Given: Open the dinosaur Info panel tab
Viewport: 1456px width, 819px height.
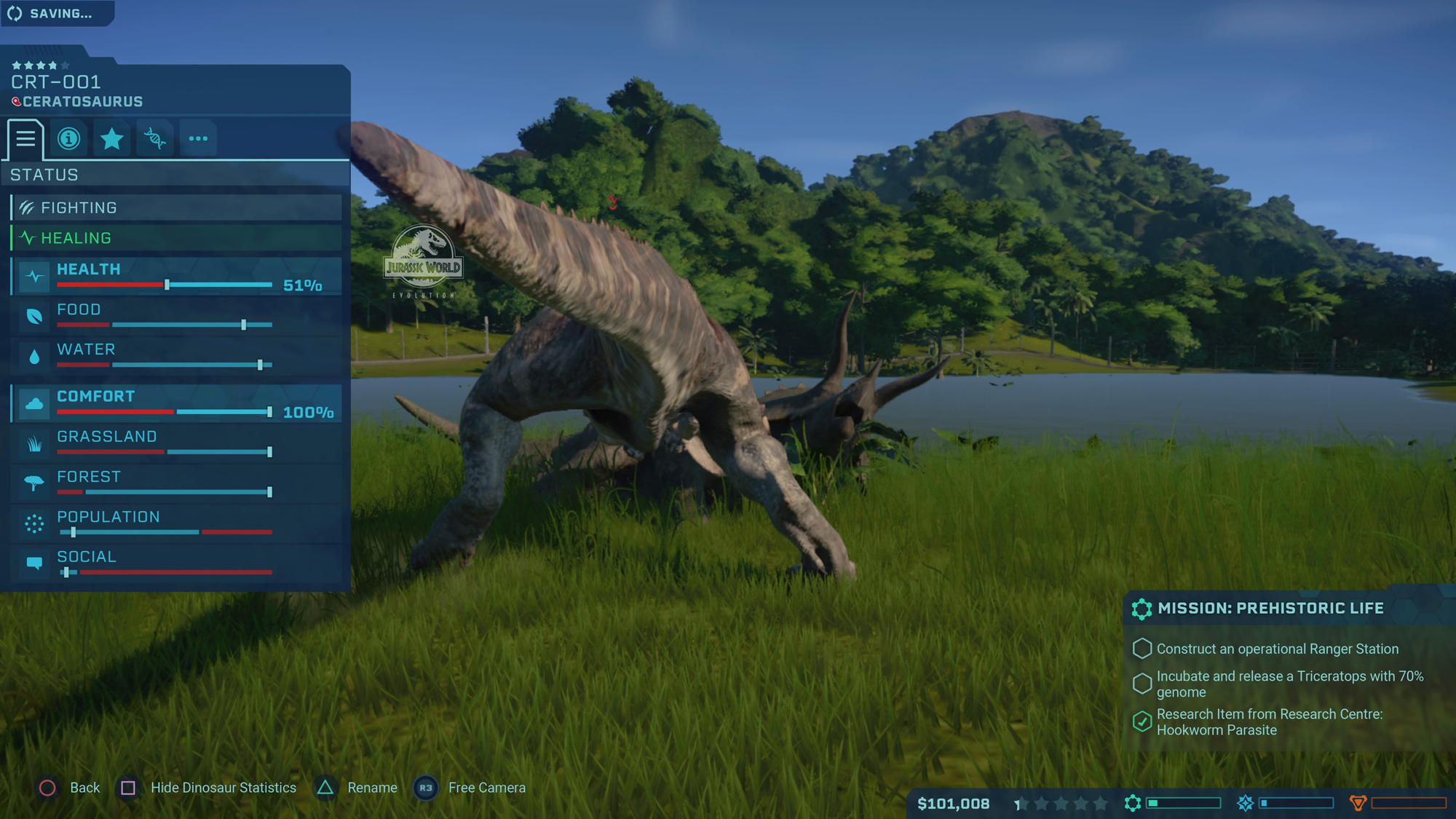Looking at the screenshot, I should point(68,138).
